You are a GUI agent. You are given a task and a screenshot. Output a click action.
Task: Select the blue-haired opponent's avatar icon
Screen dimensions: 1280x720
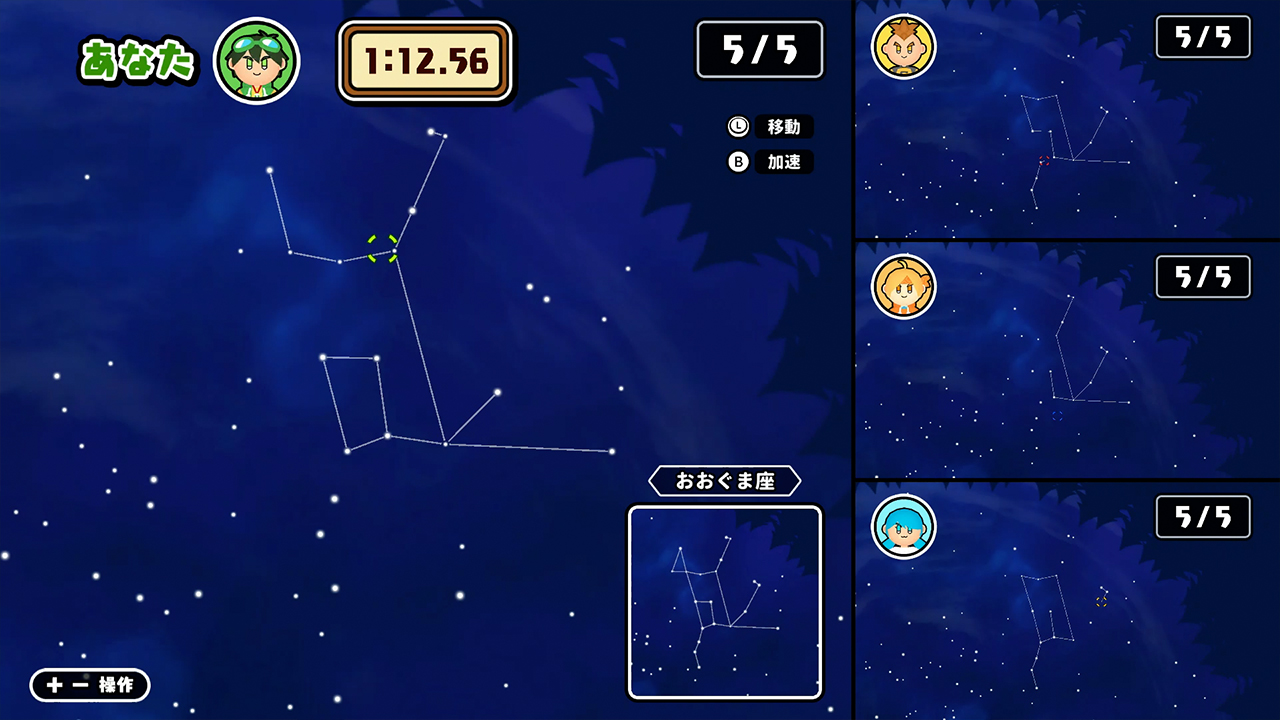click(904, 527)
